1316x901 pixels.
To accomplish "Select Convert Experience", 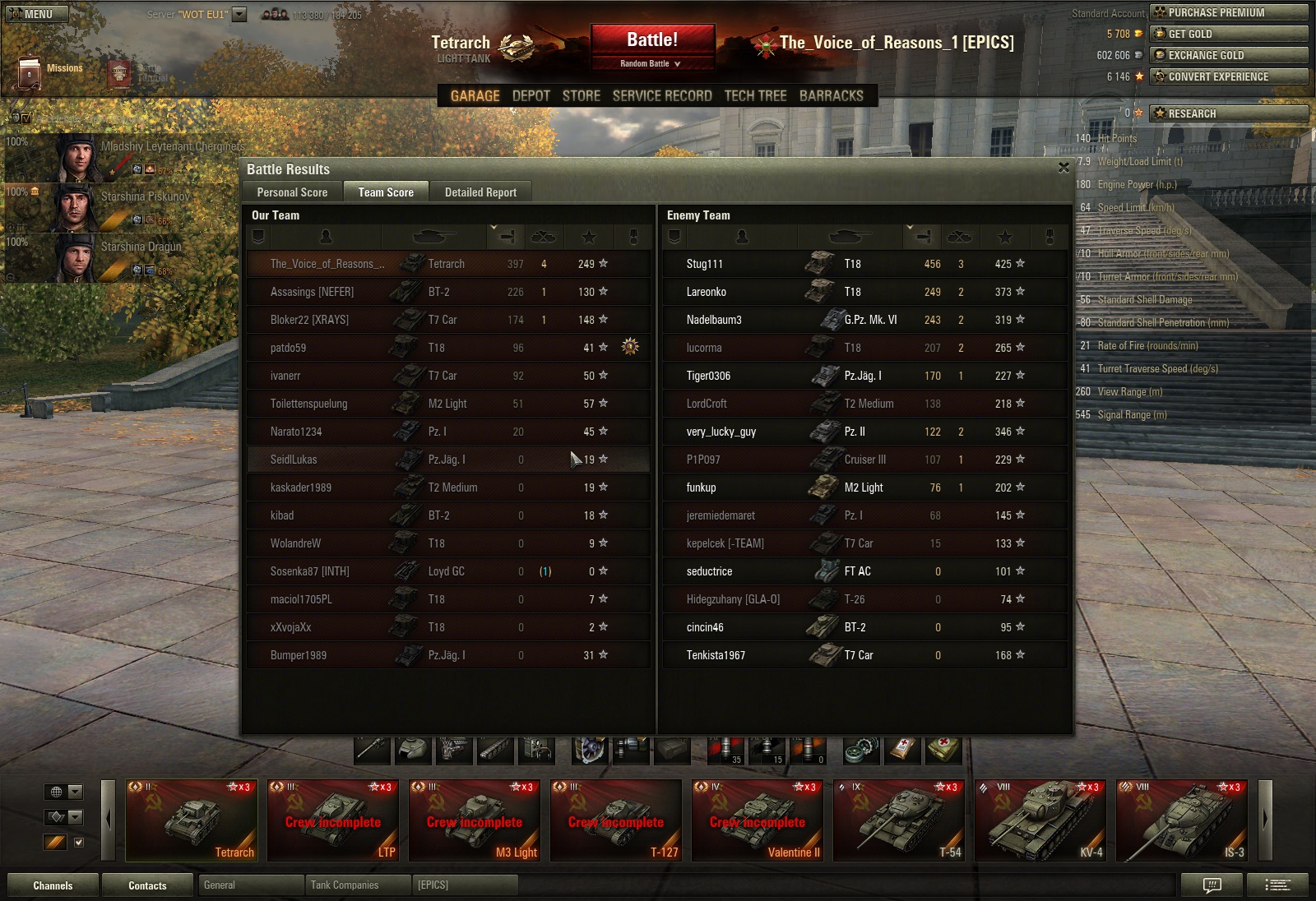I will click(x=1228, y=76).
